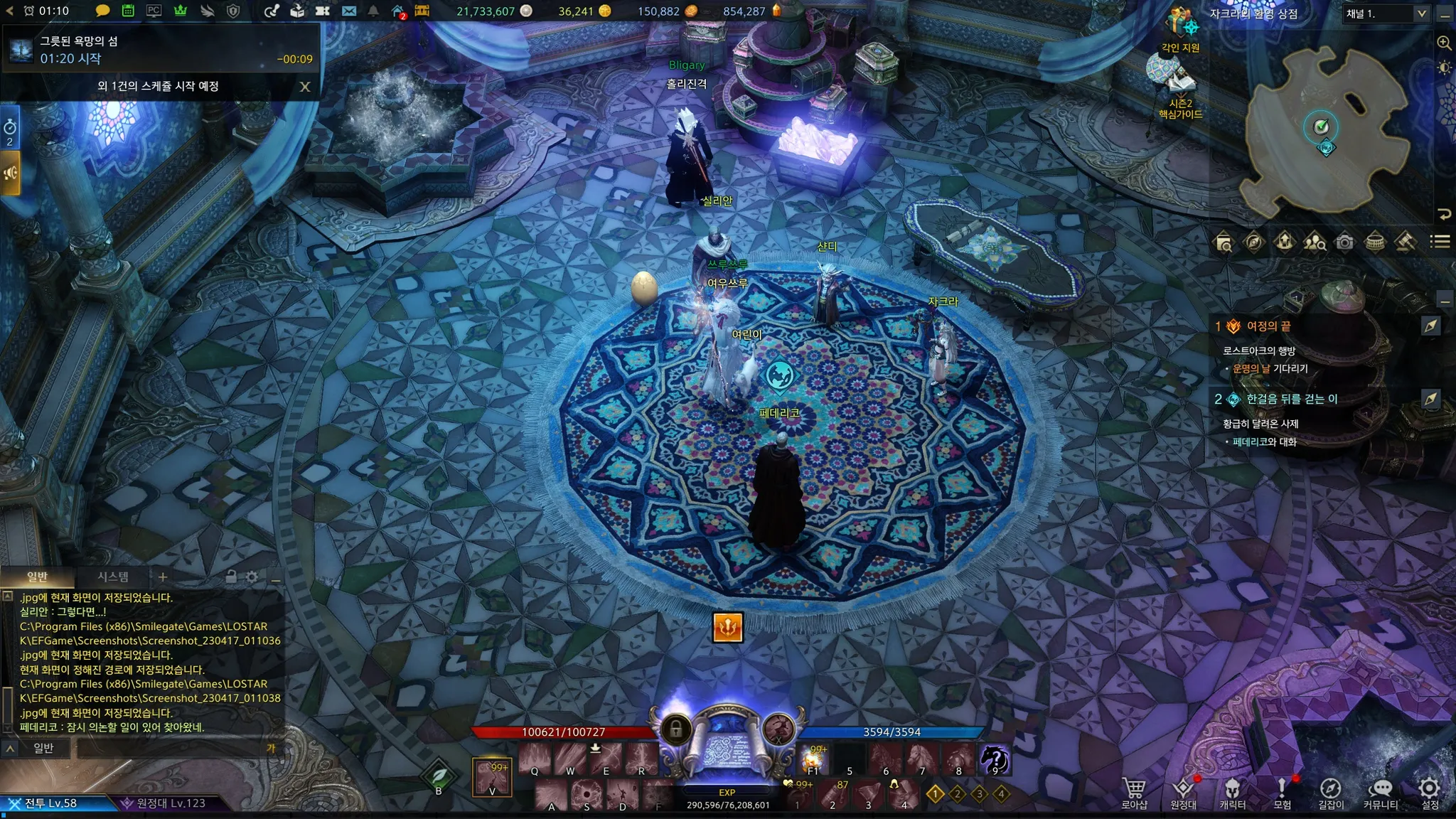The width and height of the screenshot is (1456, 819).
Task: Zoom in the minimap with magnifier
Action: coord(1444,43)
